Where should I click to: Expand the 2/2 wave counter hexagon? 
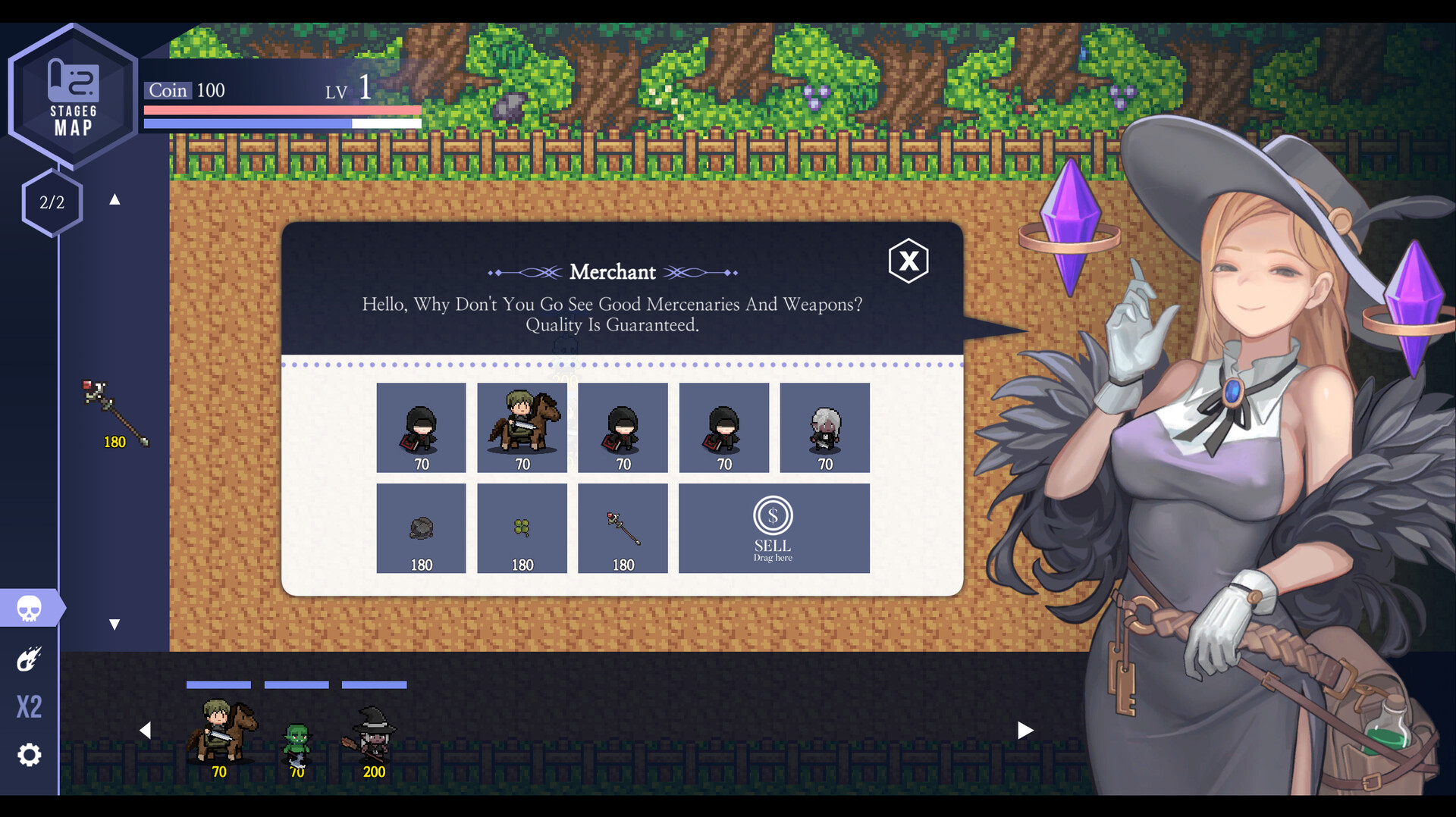51,202
